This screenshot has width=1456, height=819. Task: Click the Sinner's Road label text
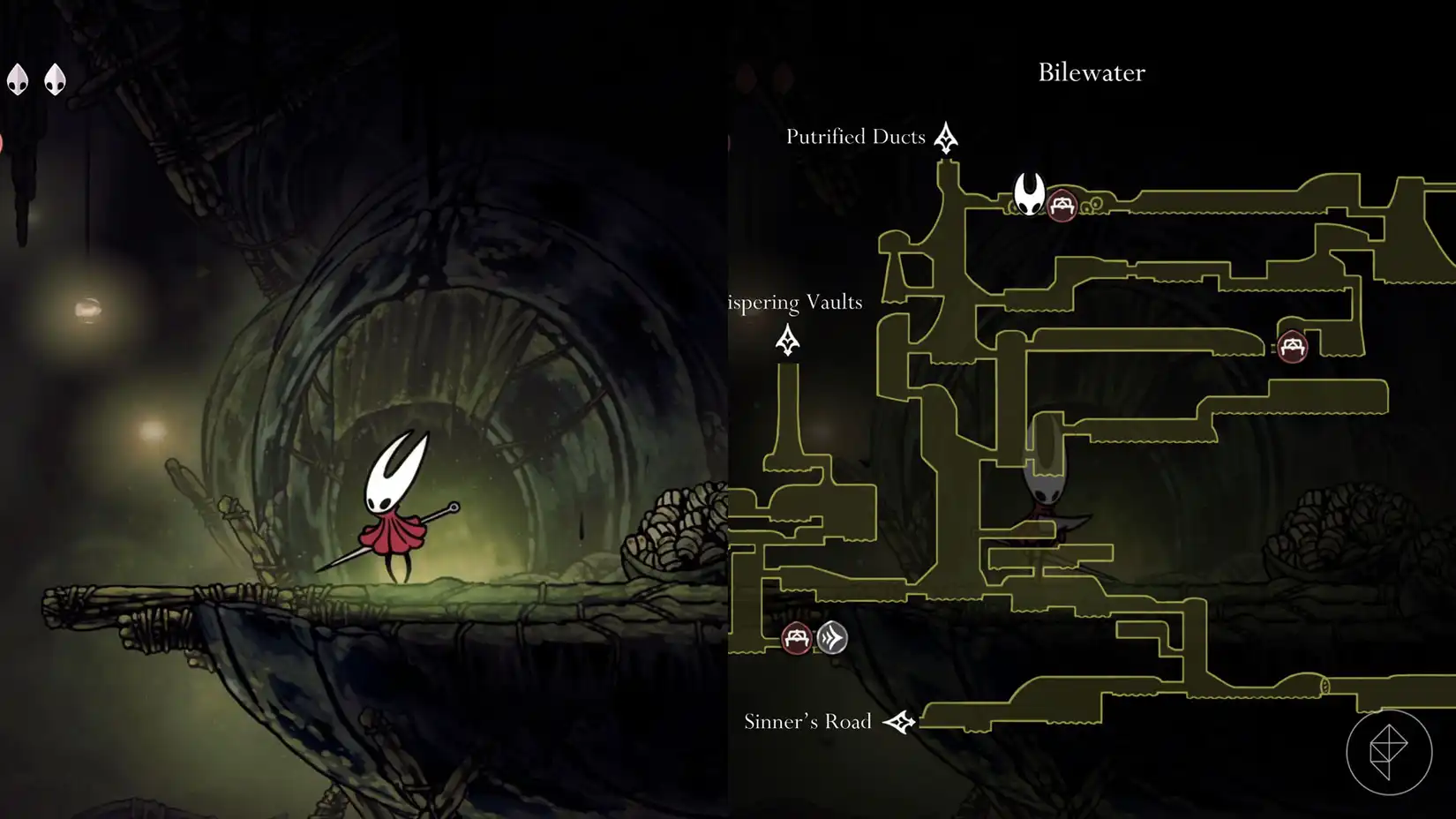coord(807,721)
